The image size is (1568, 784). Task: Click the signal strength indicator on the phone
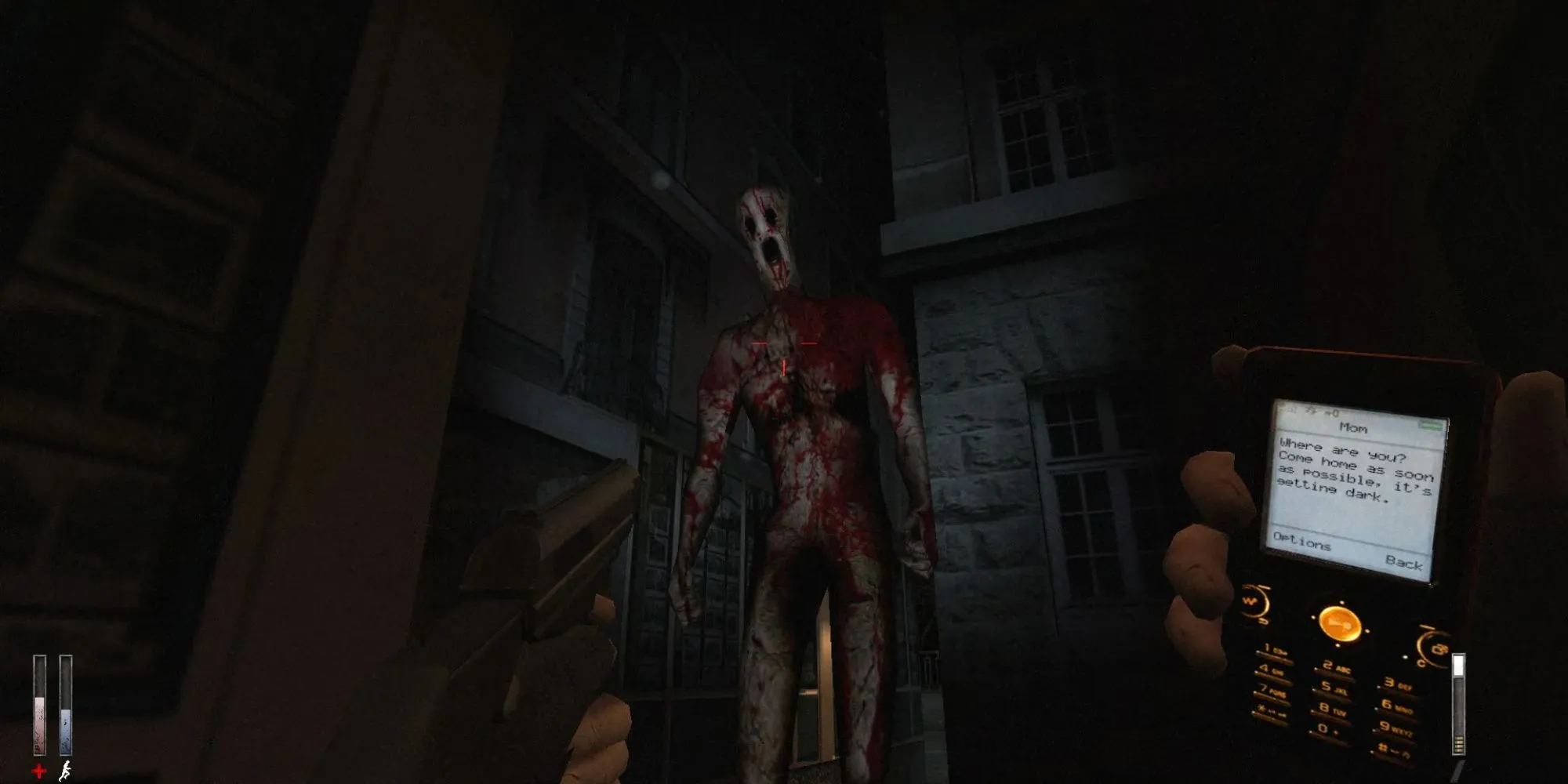pos(1288,407)
